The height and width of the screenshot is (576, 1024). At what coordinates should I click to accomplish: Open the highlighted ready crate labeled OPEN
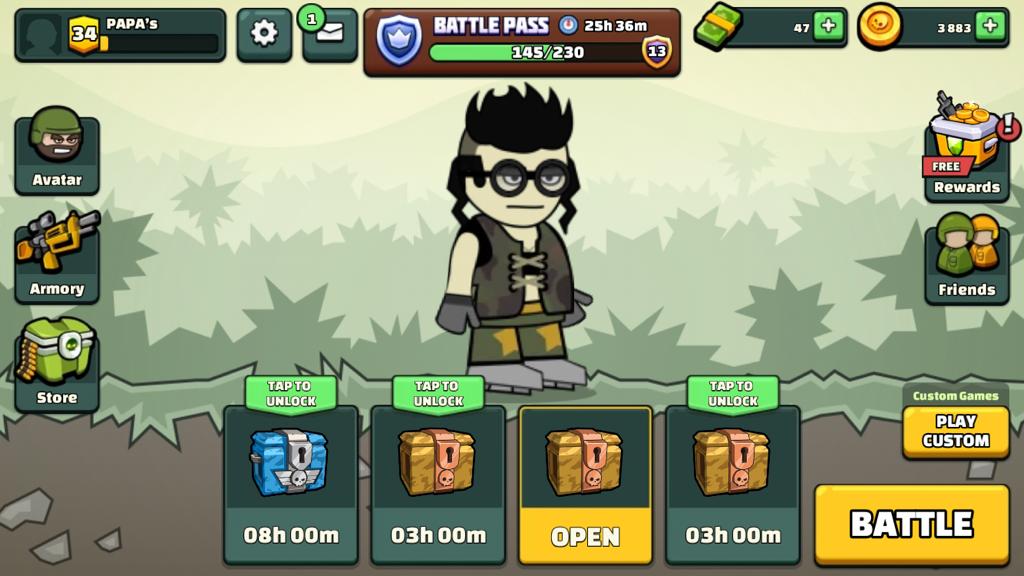pyautogui.click(x=585, y=483)
